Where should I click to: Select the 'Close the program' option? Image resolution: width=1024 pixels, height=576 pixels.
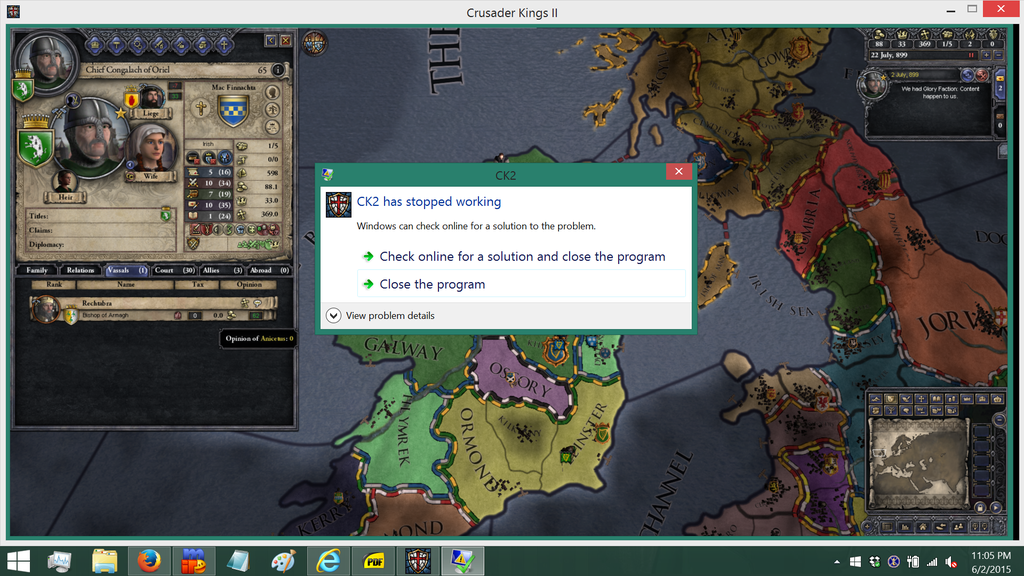(432, 284)
